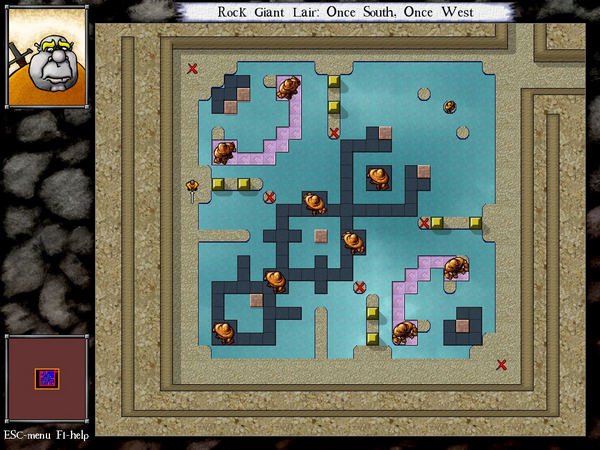Click the grey troll character portrait

coord(47,61)
